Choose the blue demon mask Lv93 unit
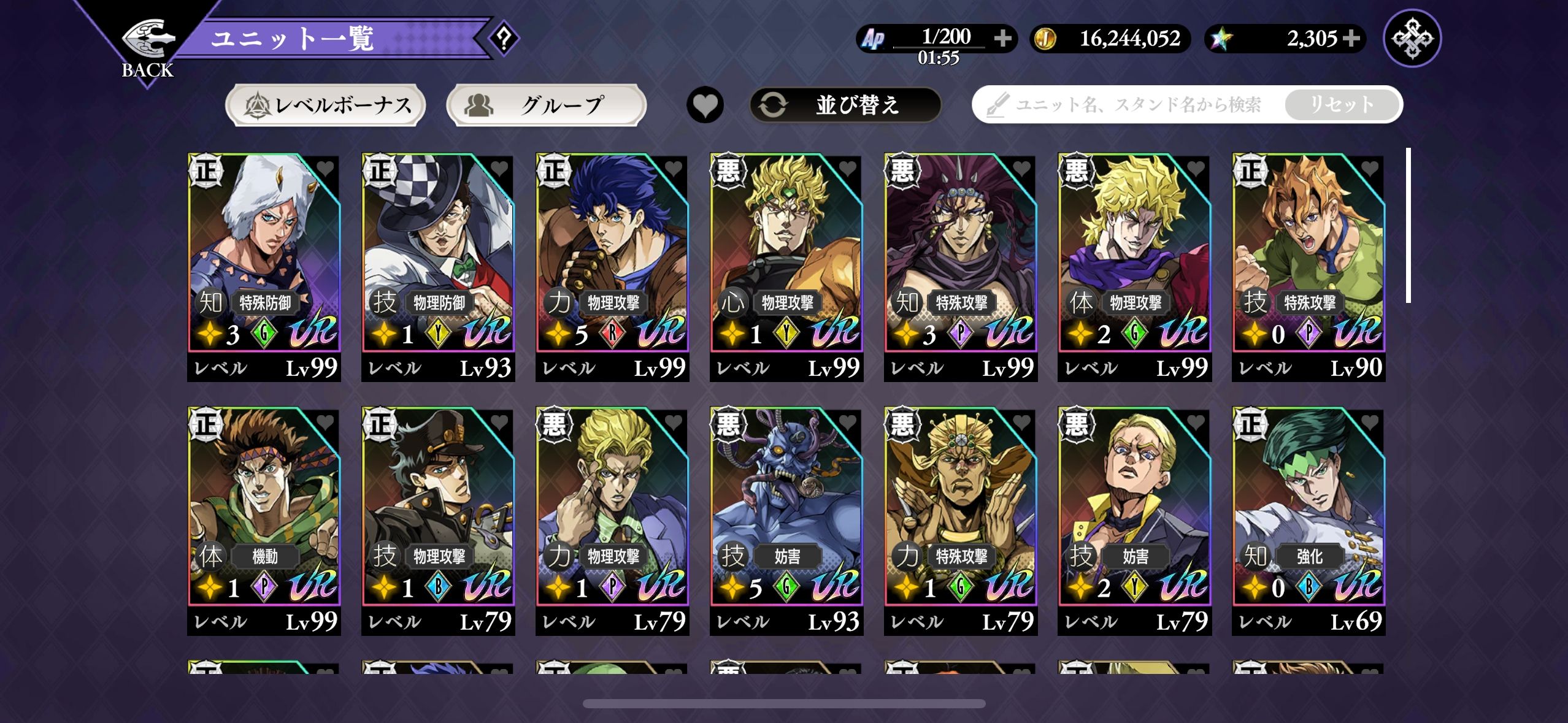The width and height of the screenshot is (1568, 723). pos(786,512)
